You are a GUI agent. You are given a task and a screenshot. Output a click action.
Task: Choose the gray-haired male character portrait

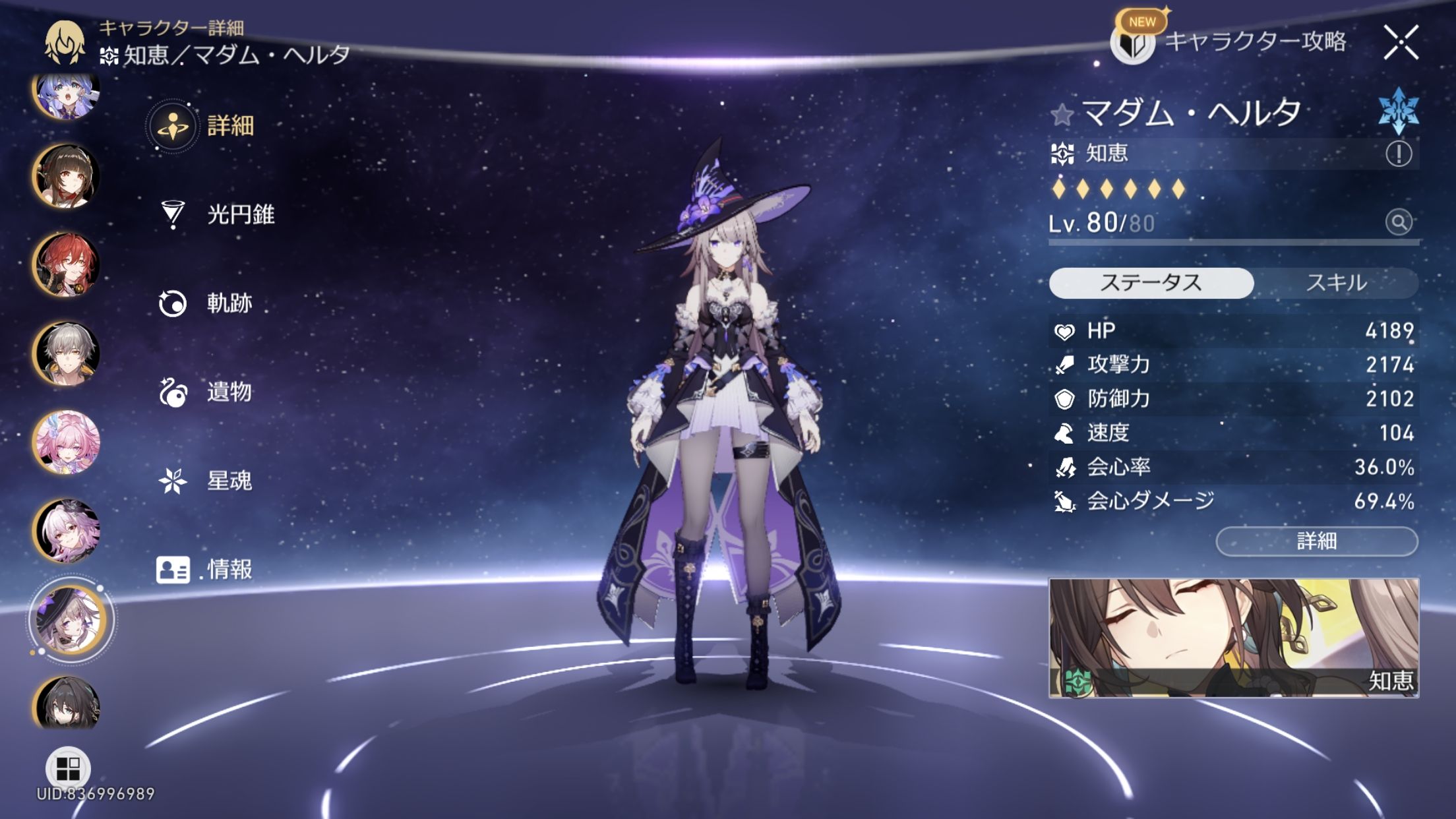pos(67,353)
